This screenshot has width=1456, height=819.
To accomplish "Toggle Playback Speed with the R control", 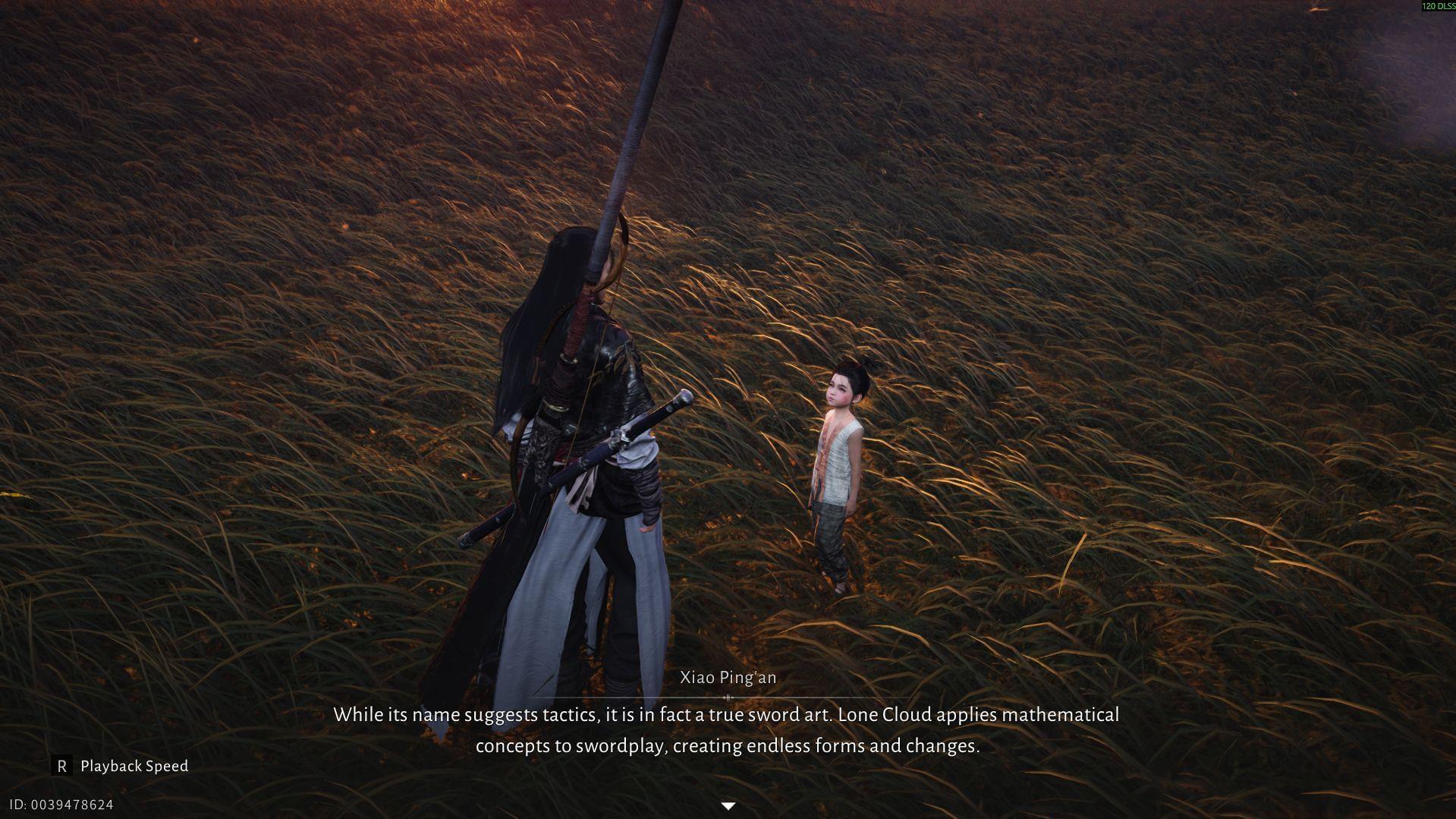I will click(64, 766).
